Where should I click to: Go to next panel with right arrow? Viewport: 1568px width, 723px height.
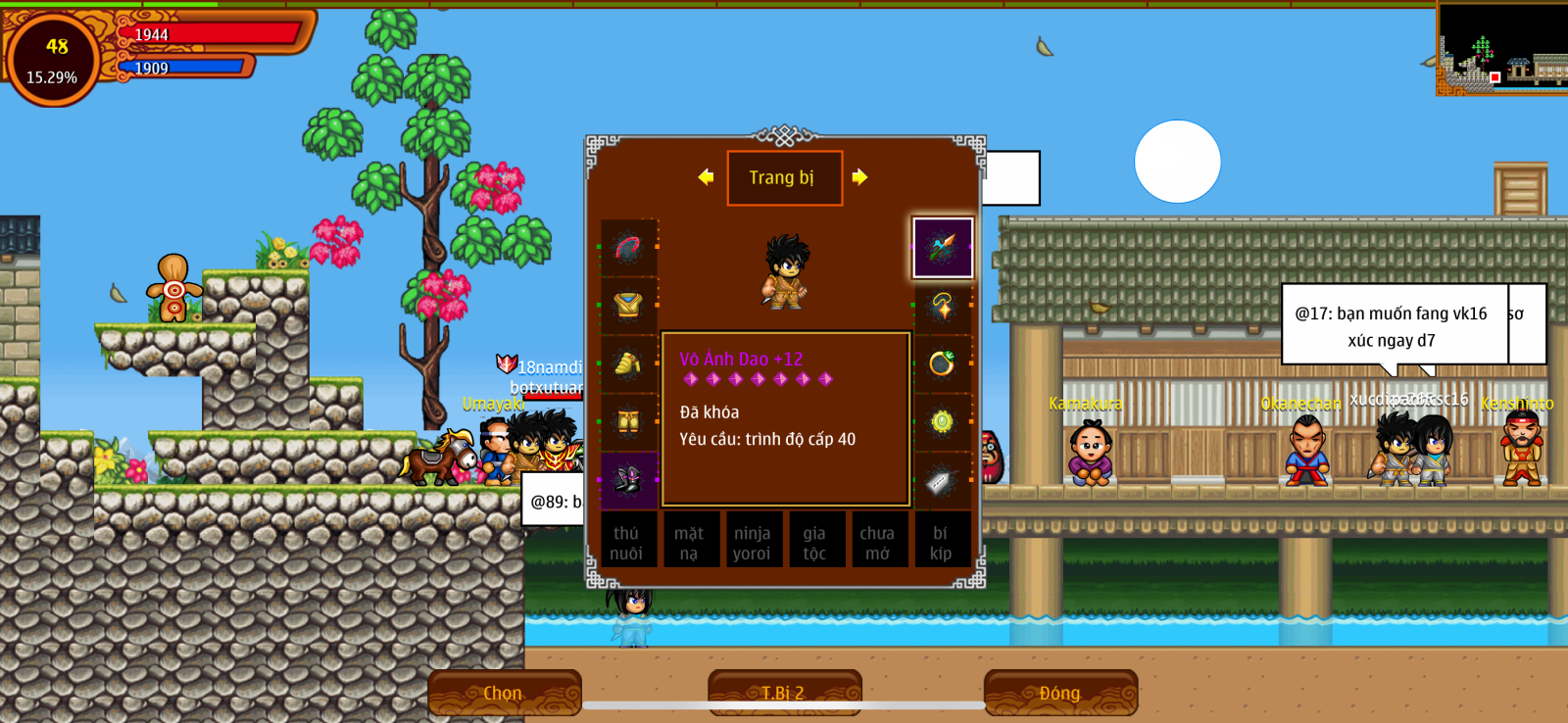point(859,177)
